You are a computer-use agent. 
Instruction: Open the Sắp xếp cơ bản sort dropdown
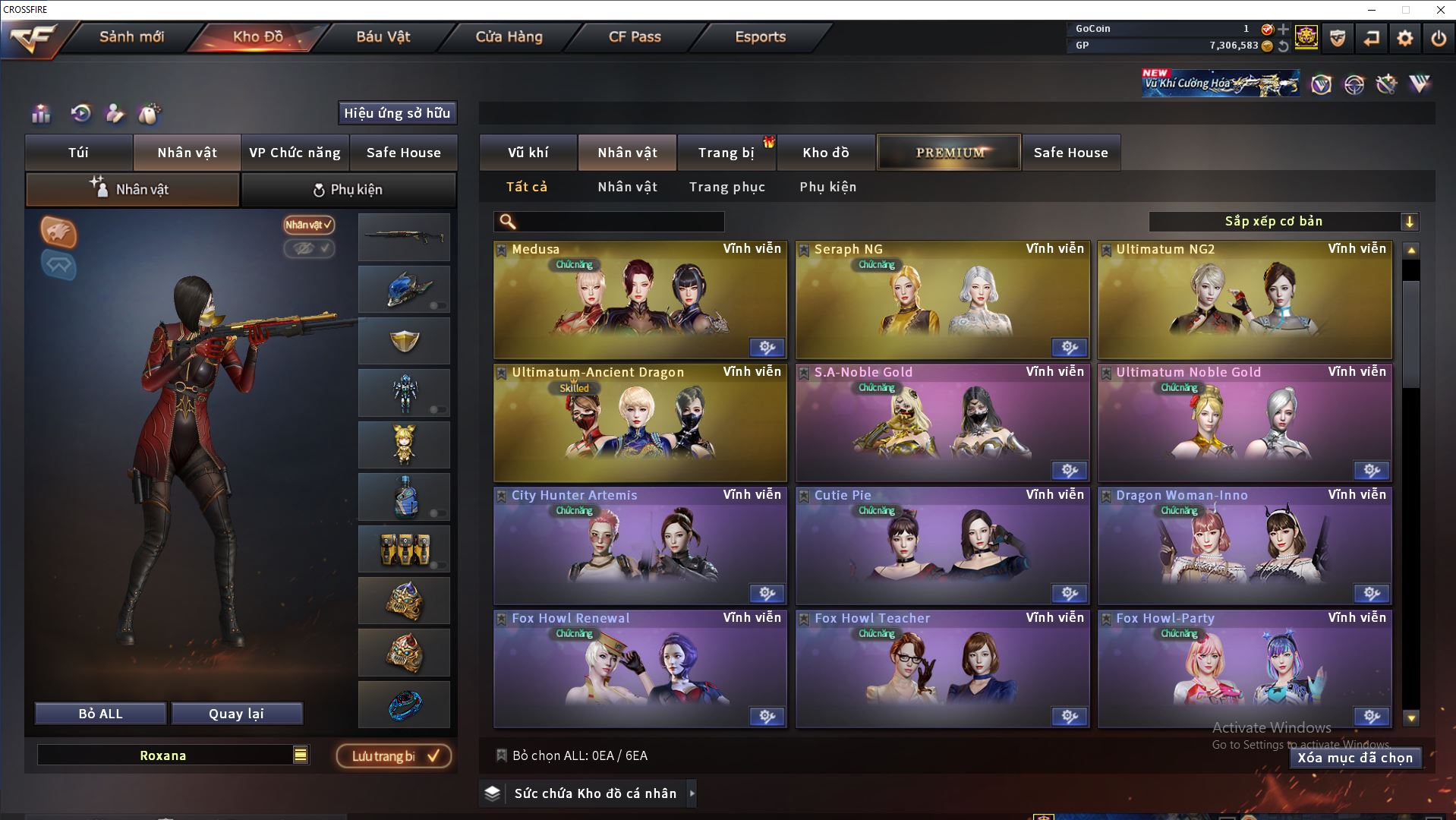click(1283, 222)
